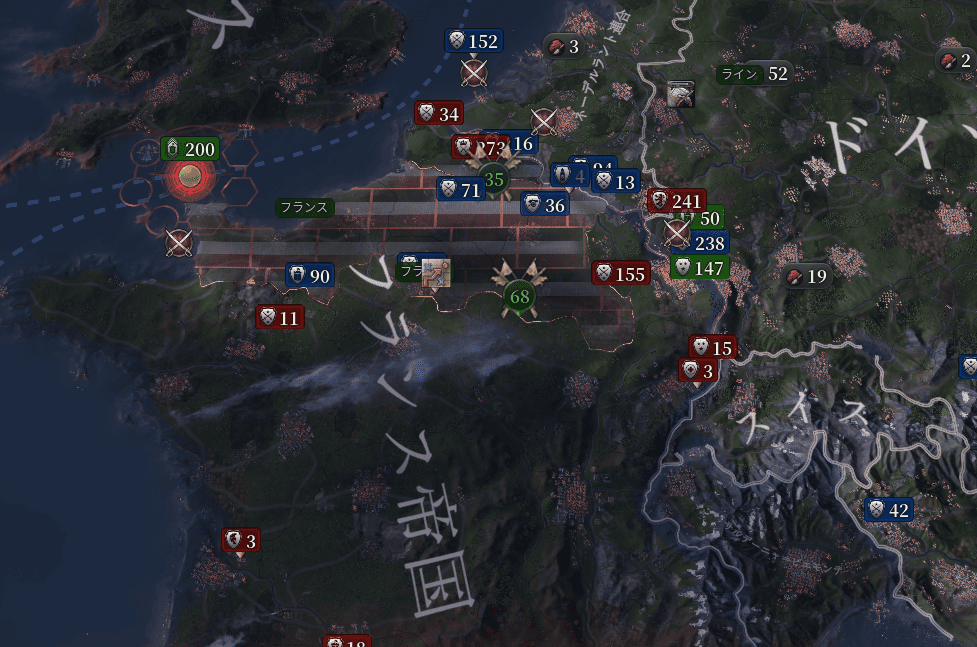Click the ライン 52 green formation label

click(x=753, y=74)
